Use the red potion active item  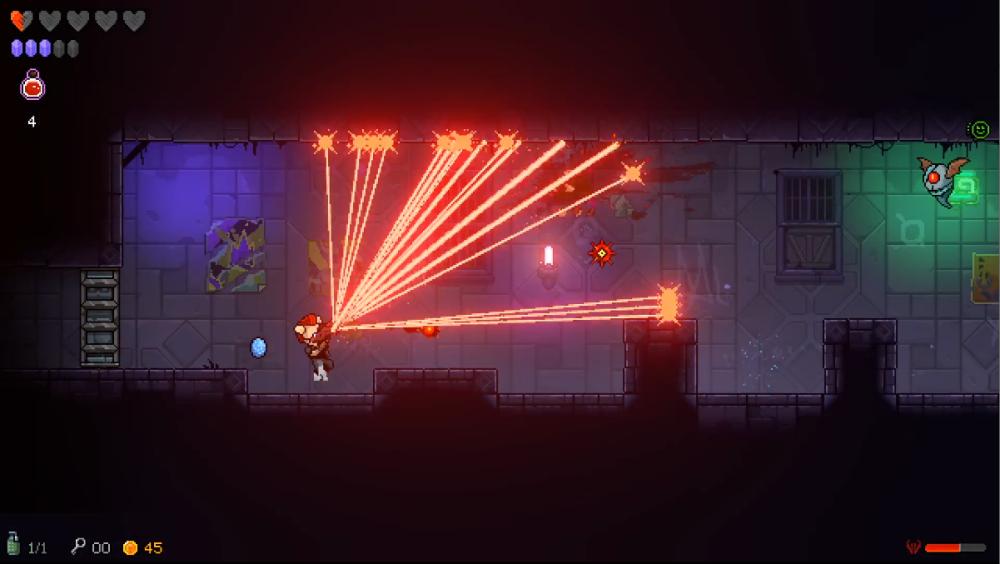click(33, 86)
